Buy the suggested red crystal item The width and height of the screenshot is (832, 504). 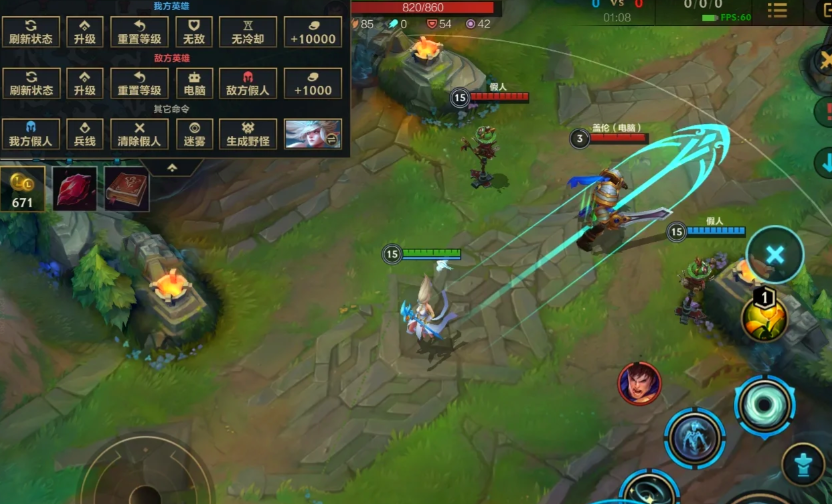click(74, 190)
